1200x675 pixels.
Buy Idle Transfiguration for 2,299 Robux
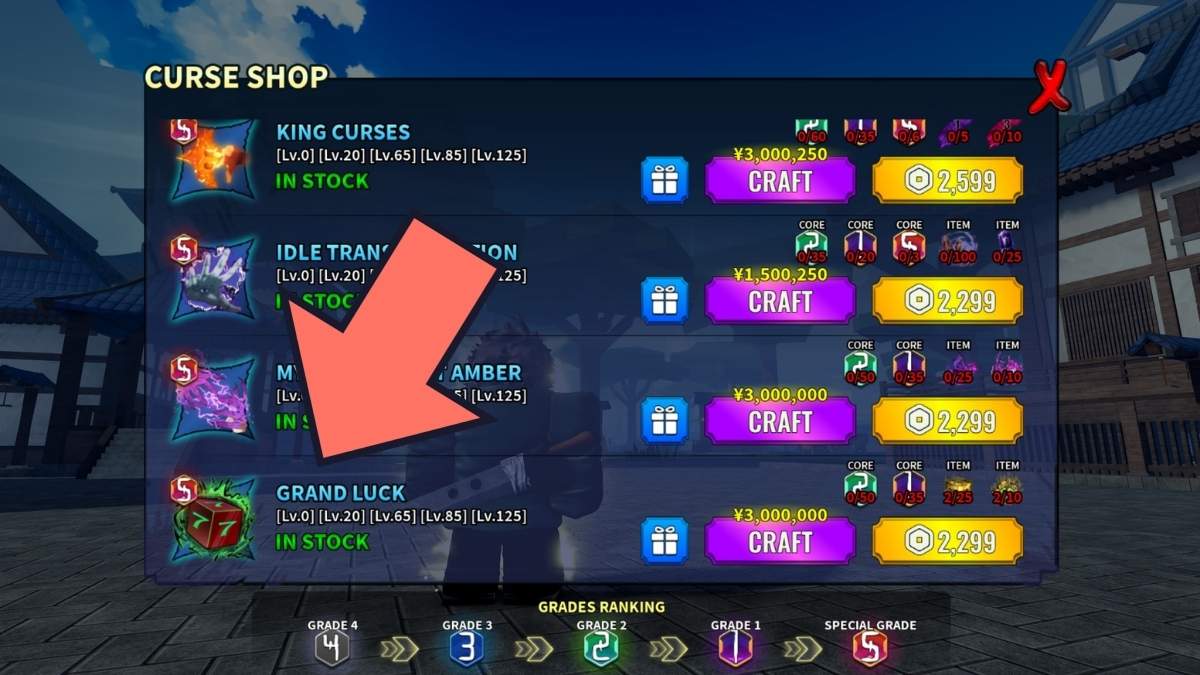(947, 301)
